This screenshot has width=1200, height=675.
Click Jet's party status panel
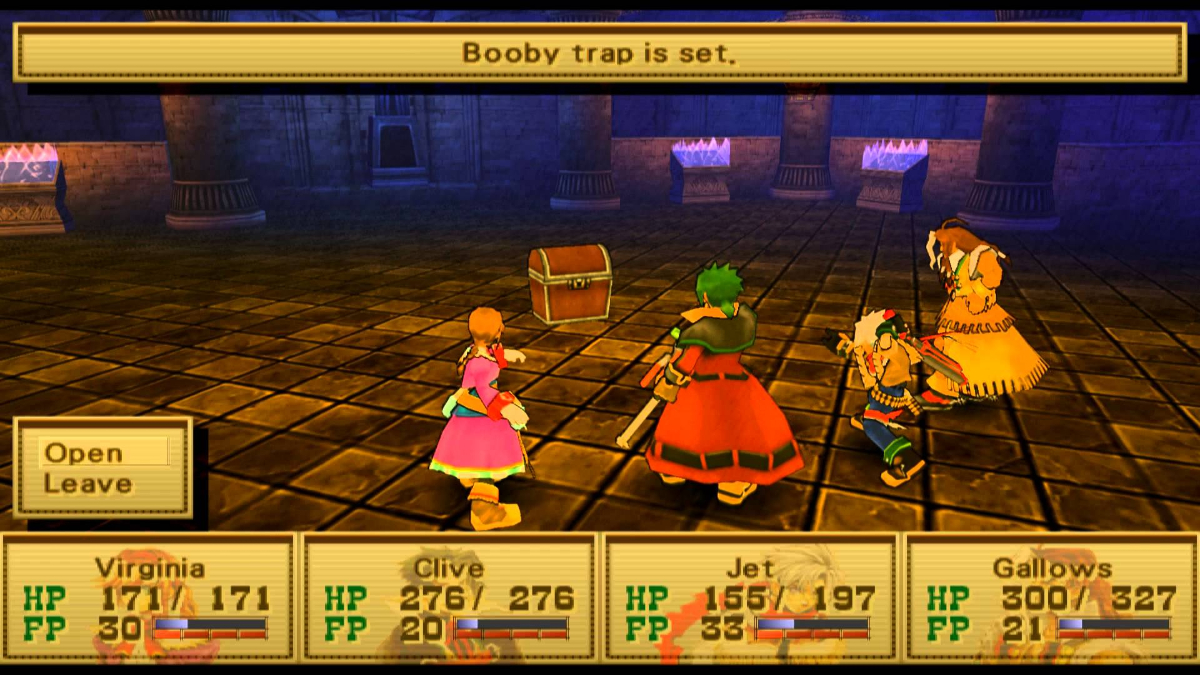pos(751,598)
